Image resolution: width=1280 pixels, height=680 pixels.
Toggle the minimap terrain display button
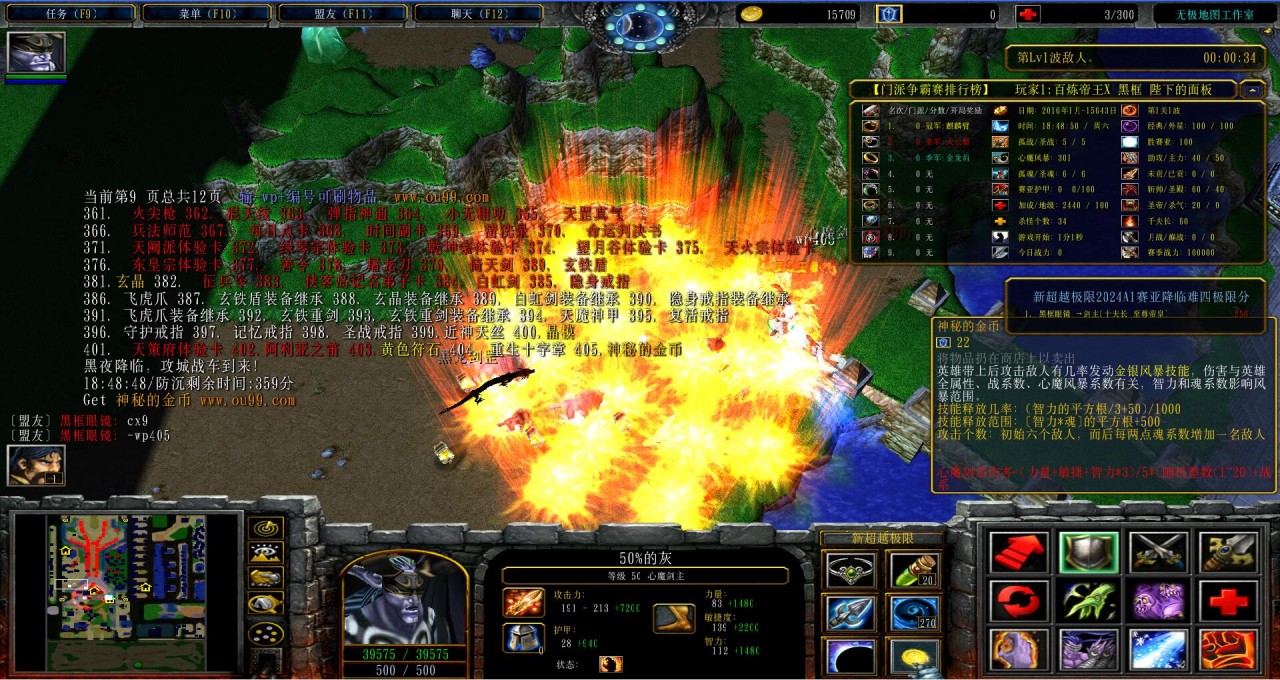pyautogui.click(x=265, y=552)
